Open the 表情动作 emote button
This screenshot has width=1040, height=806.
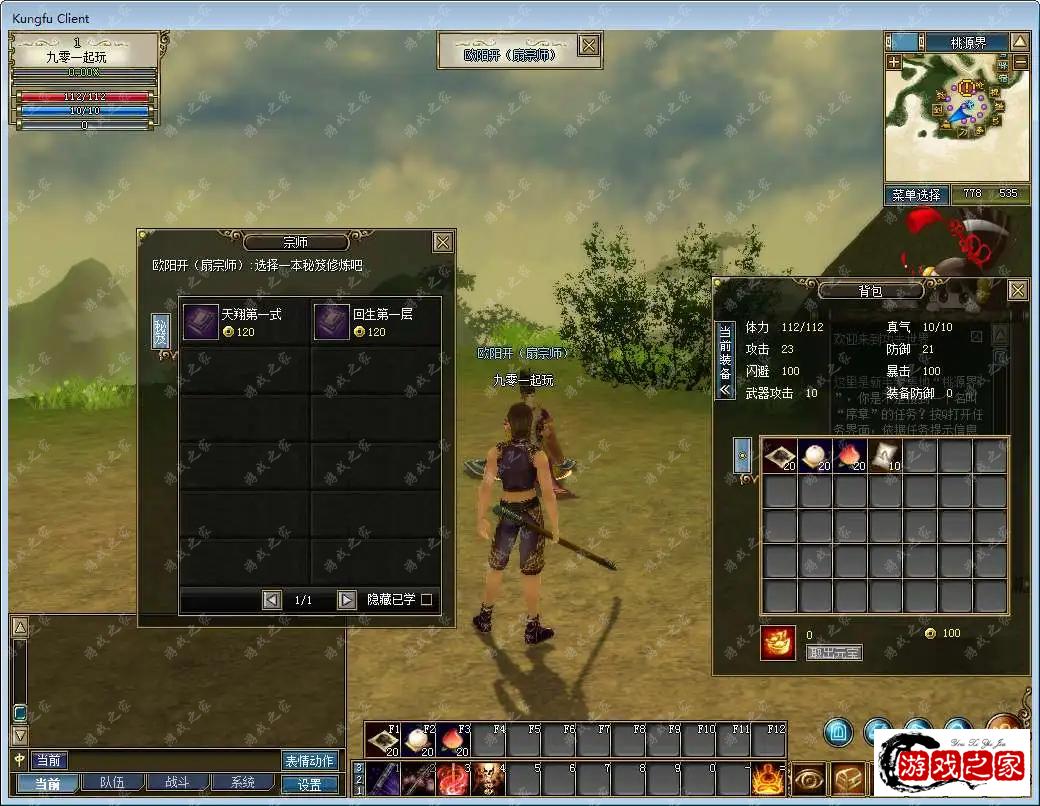(x=309, y=761)
